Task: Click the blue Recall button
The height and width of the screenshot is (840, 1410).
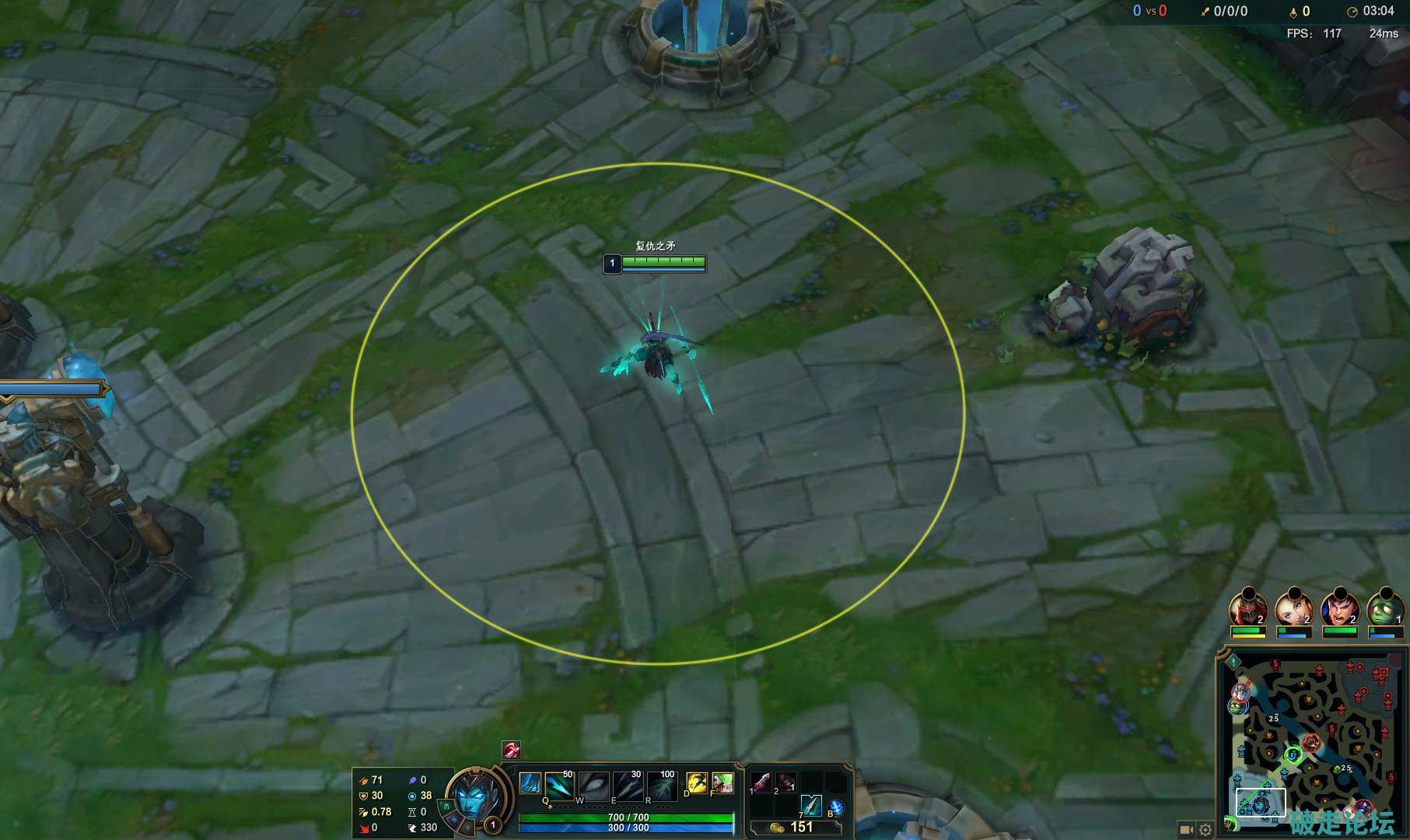Action: tap(835, 807)
